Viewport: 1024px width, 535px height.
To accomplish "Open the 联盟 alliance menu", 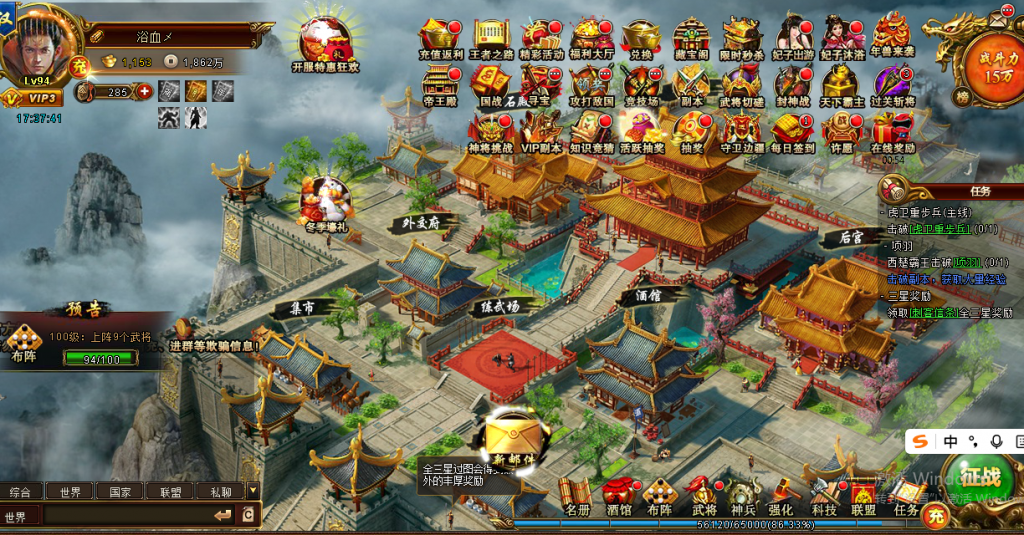I will pyautogui.click(x=863, y=497).
